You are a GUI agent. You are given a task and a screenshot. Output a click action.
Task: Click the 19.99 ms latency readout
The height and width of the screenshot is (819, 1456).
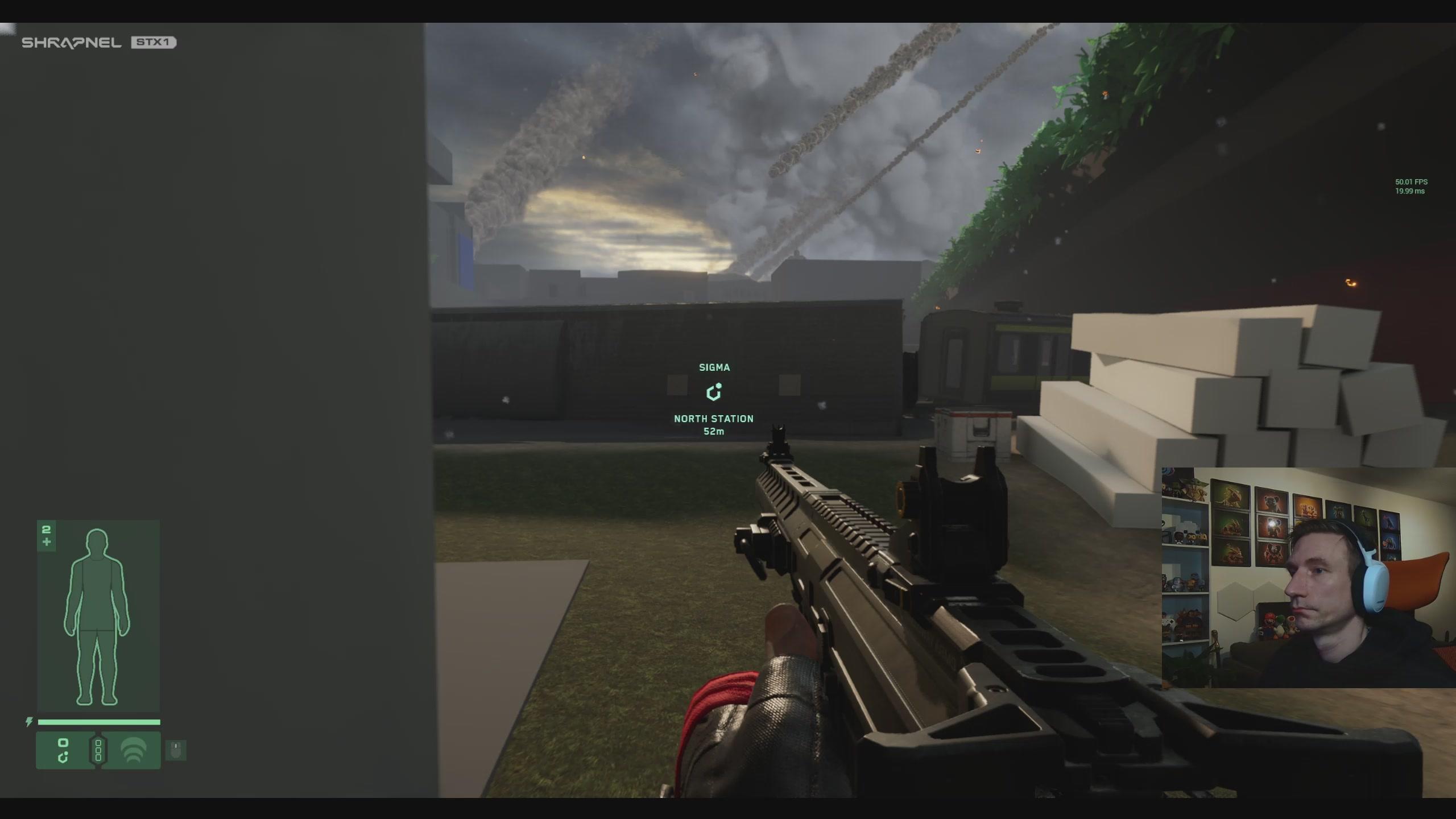click(1410, 192)
